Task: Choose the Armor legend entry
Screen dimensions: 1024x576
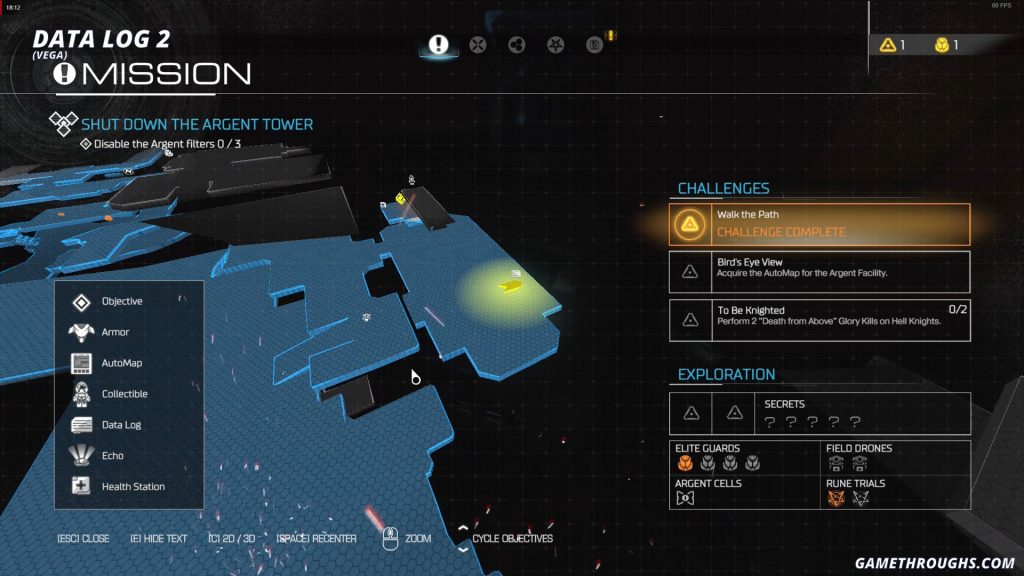Action: coord(115,332)
